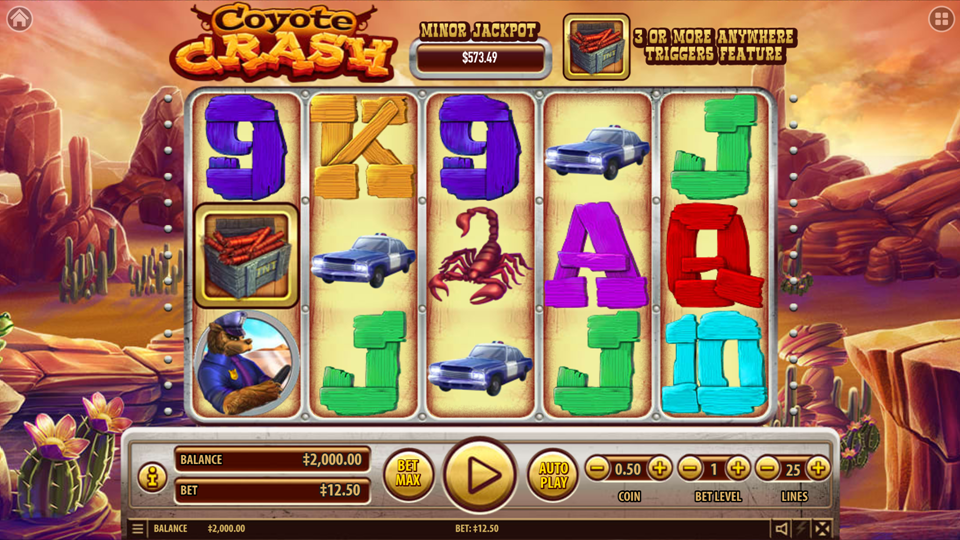Image resolution: width=960 pixels, height=540 pixels.
Task: Lower the bet level
Action: tap(690, 468)
